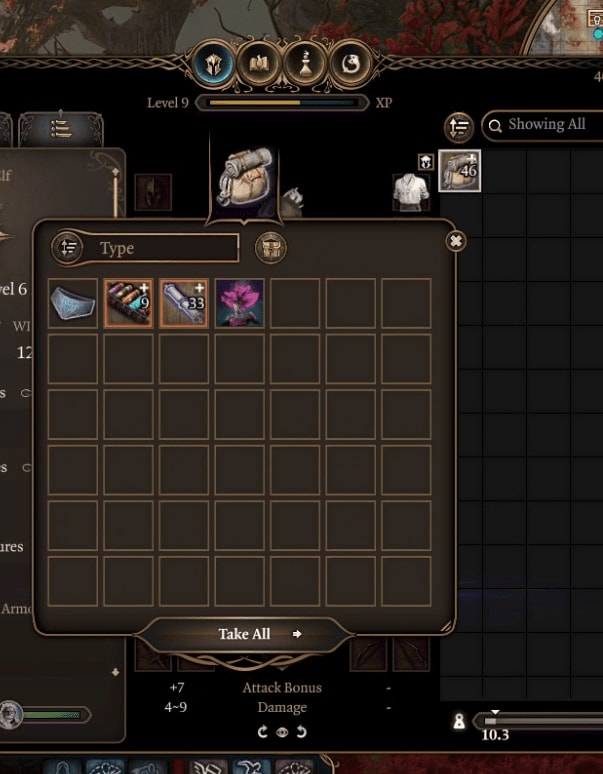
Task: Select the pink flower item
Action: (x=240, y=303)
